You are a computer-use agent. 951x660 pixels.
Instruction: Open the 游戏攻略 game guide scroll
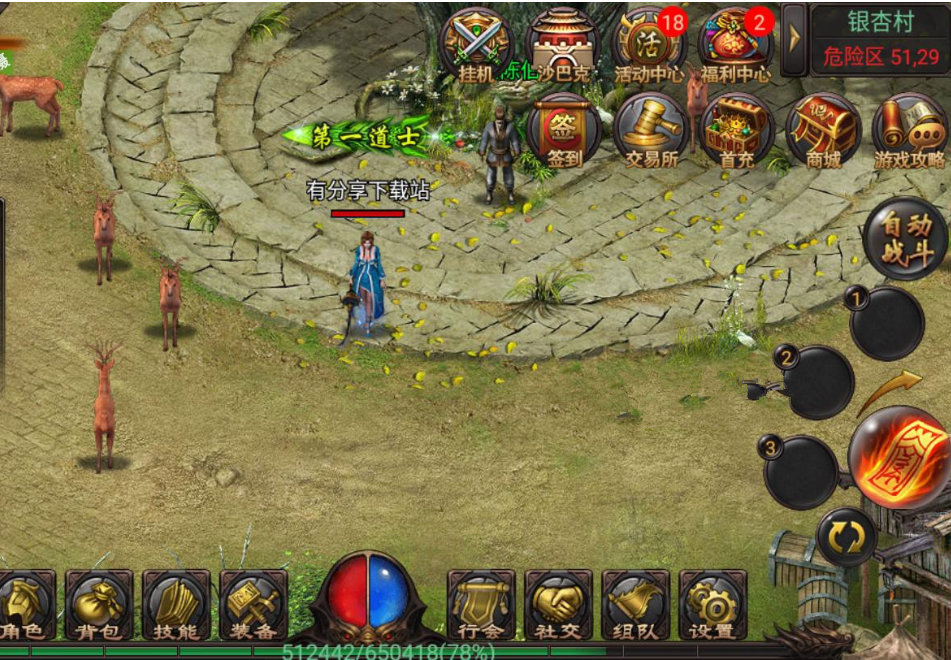click(x=909, y=130)
